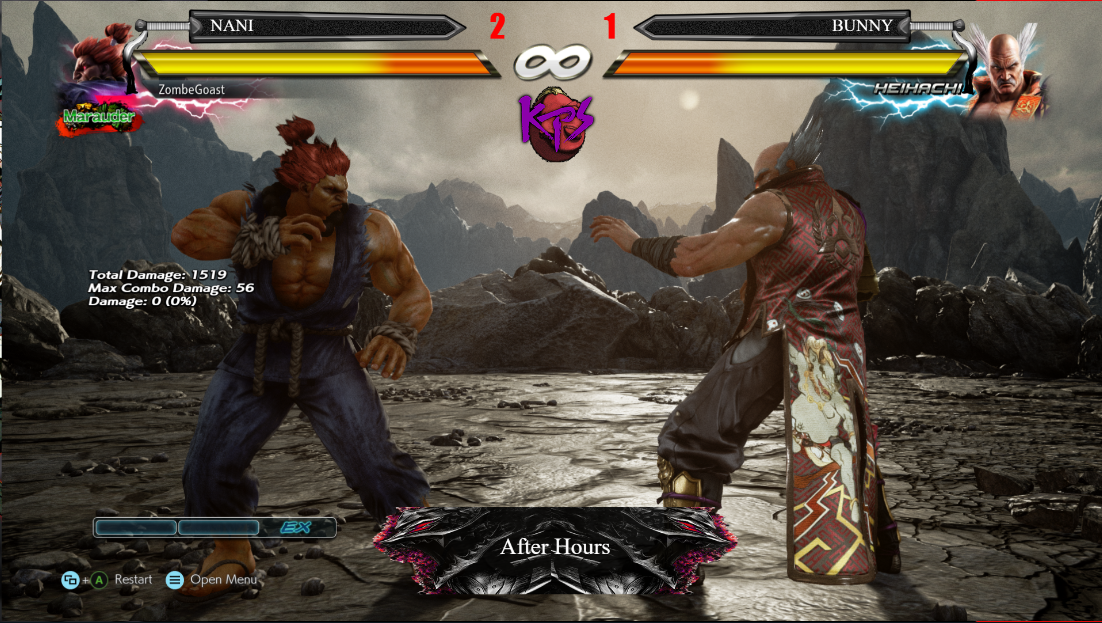The width and height of the screenshot is (1102, 623).
Task: Select the BUNNY player name plate
Action: click(772, 26)
